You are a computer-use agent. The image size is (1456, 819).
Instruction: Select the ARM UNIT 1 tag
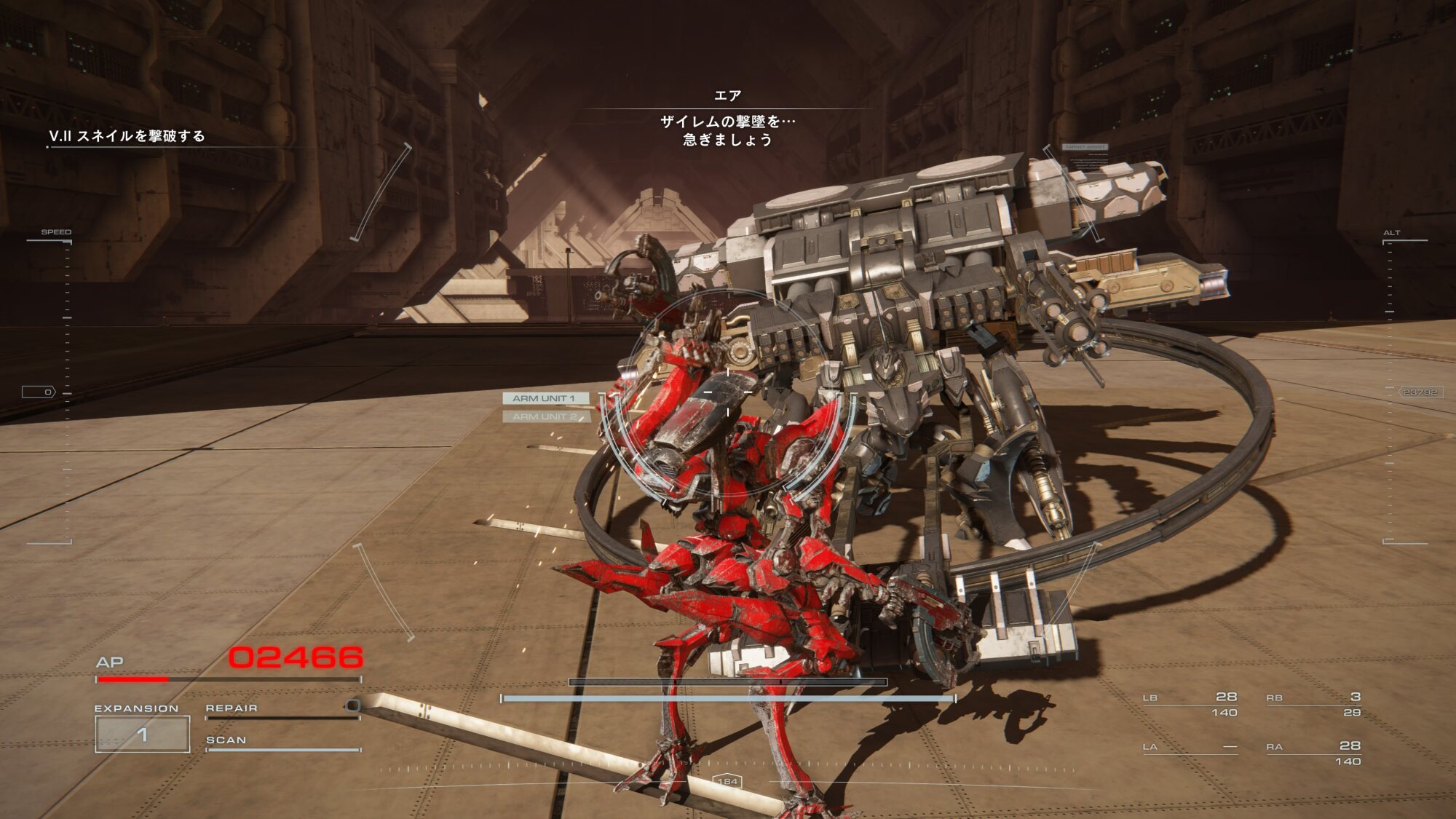[x=545, y=398]
